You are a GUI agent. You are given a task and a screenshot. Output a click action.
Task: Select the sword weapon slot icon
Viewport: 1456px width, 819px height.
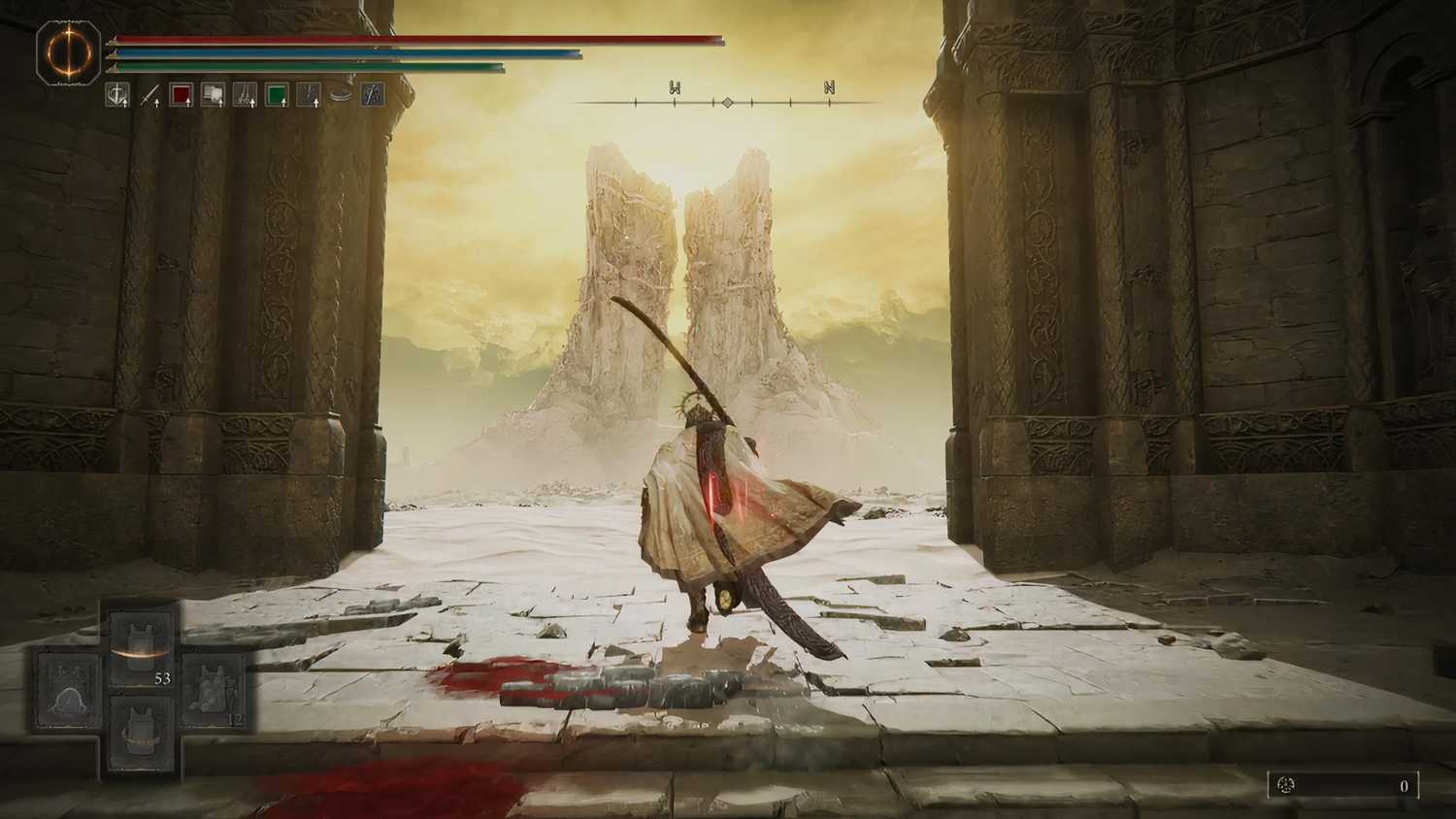pyautogui.click(x=150, y=94)
